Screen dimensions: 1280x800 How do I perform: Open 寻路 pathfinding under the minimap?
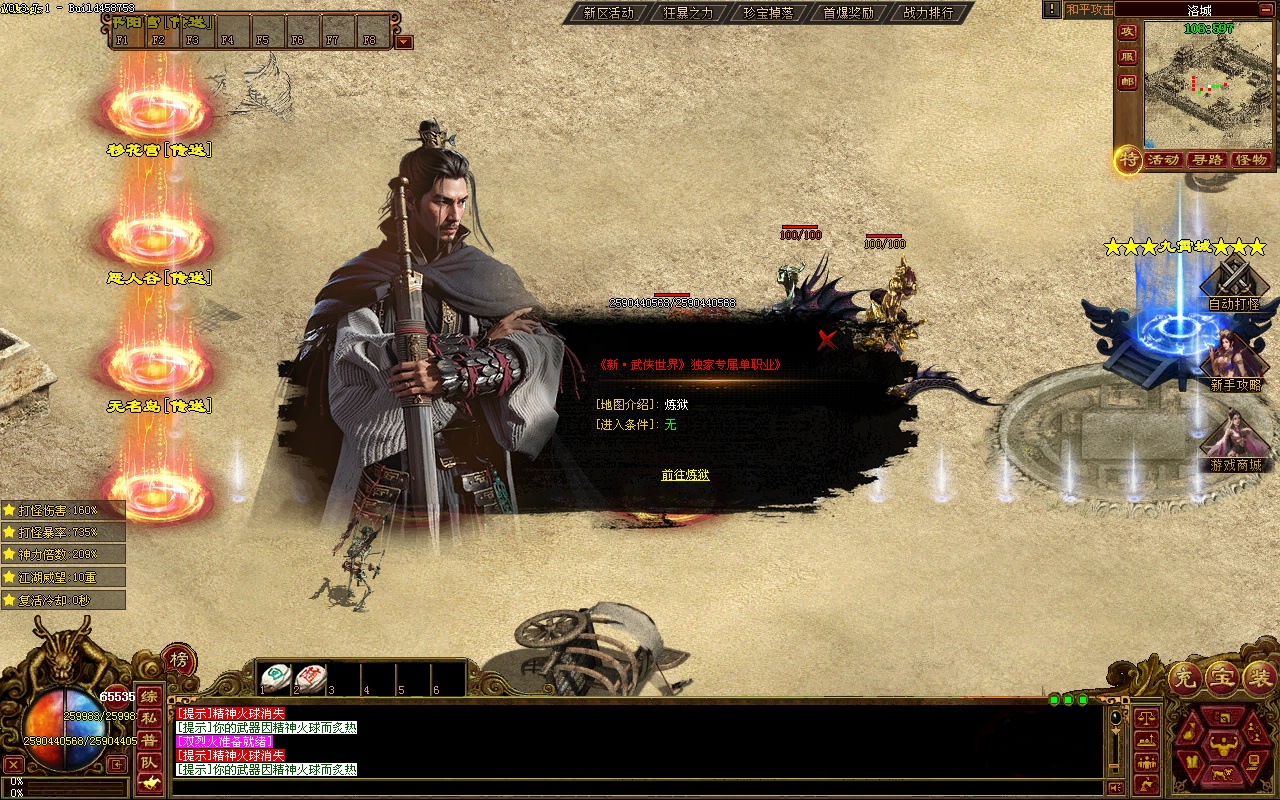point(1207,160)
